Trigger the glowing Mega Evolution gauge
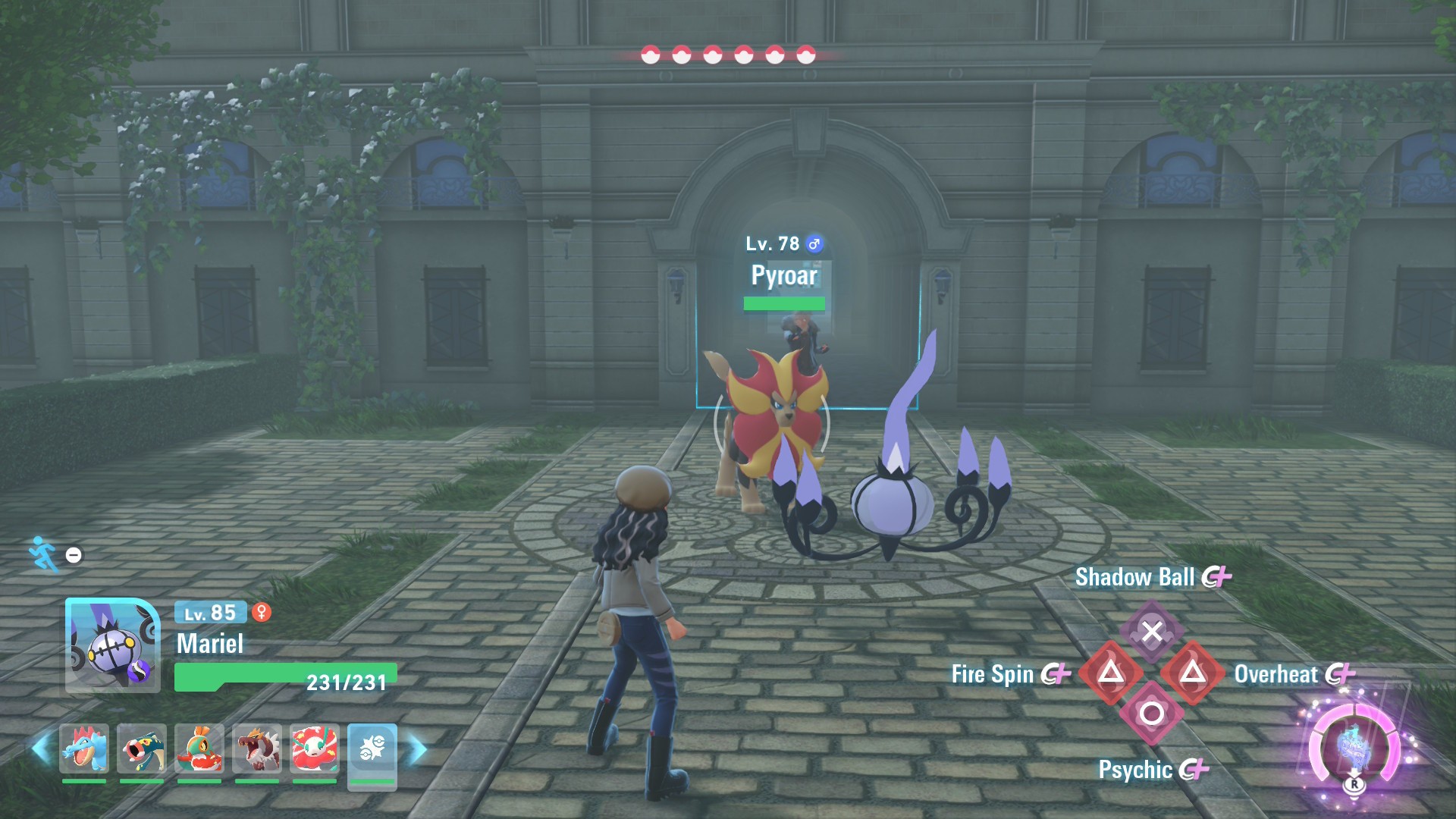 (x=1354, y=747)
